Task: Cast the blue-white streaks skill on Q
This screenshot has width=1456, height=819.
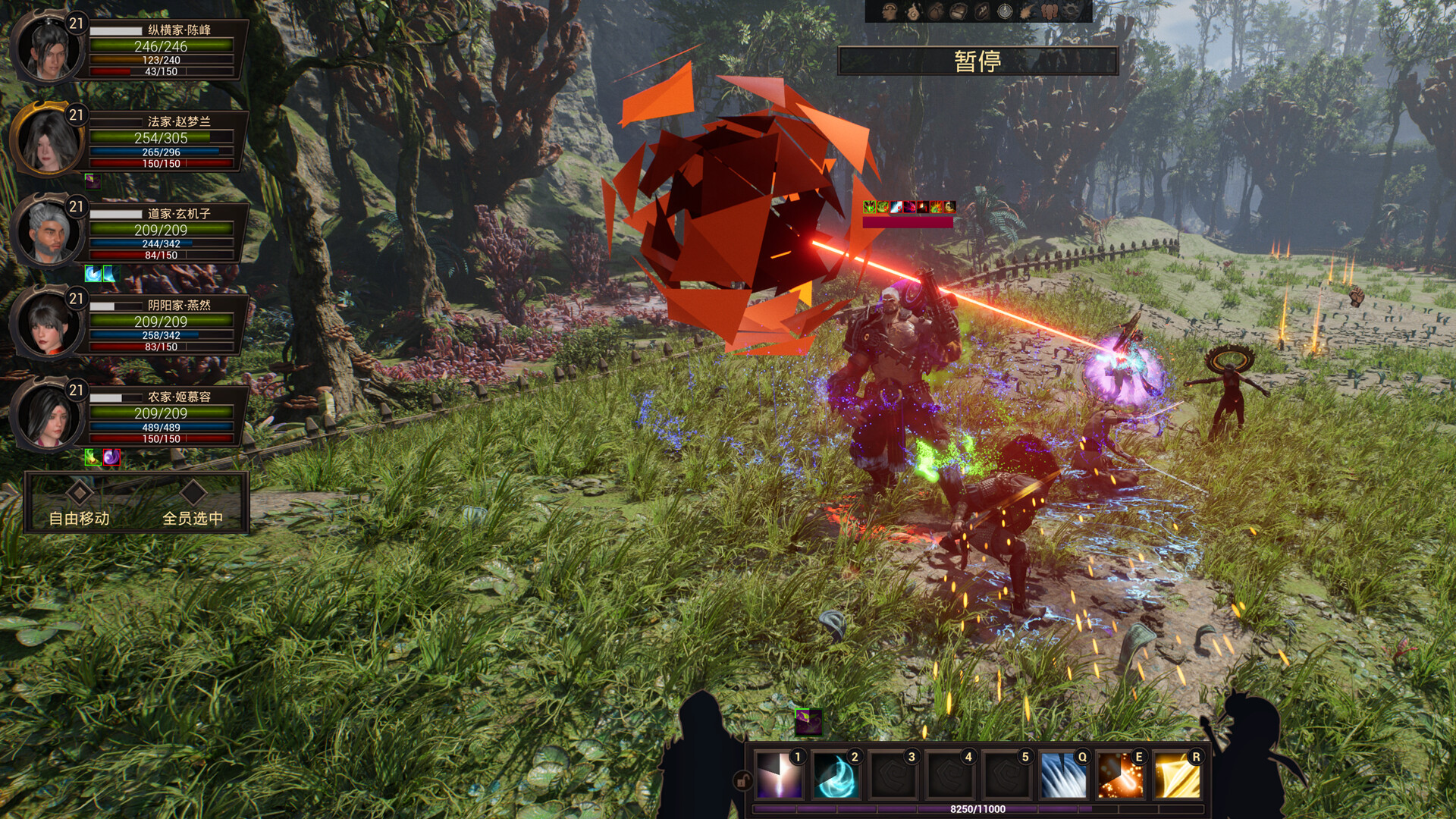Action: [1063, 776]
